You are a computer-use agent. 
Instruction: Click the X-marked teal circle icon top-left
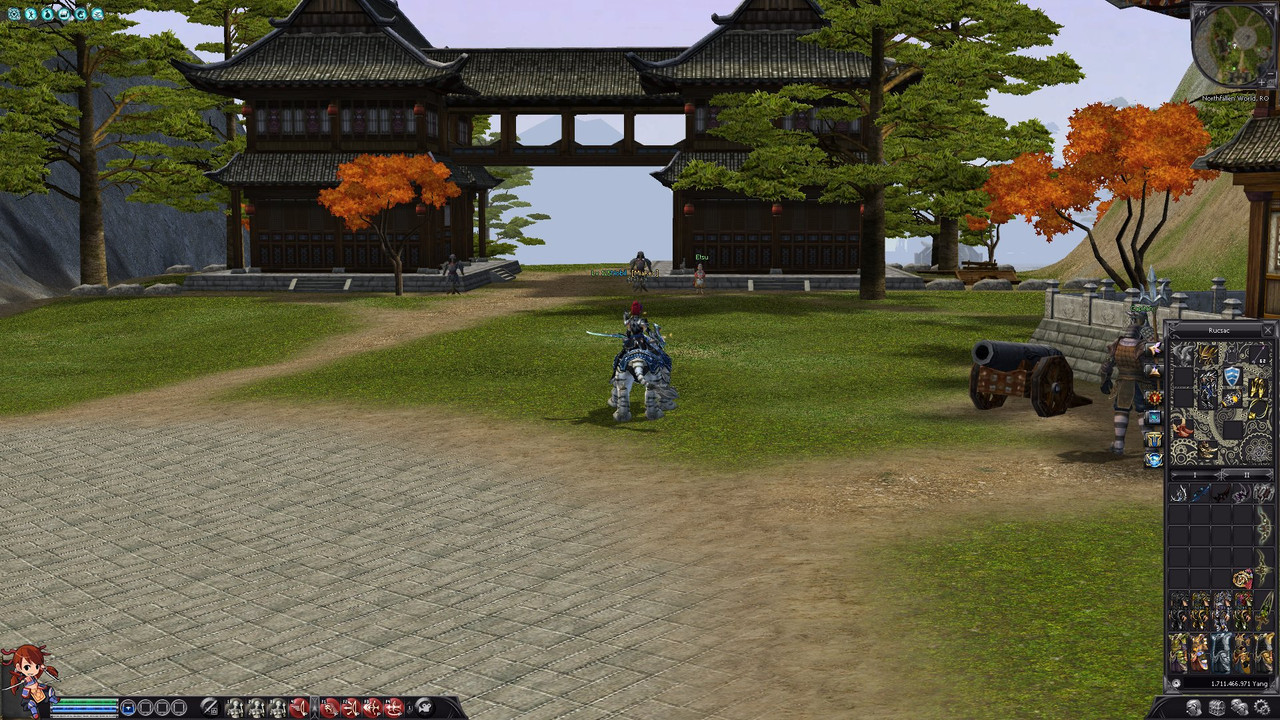31,13
